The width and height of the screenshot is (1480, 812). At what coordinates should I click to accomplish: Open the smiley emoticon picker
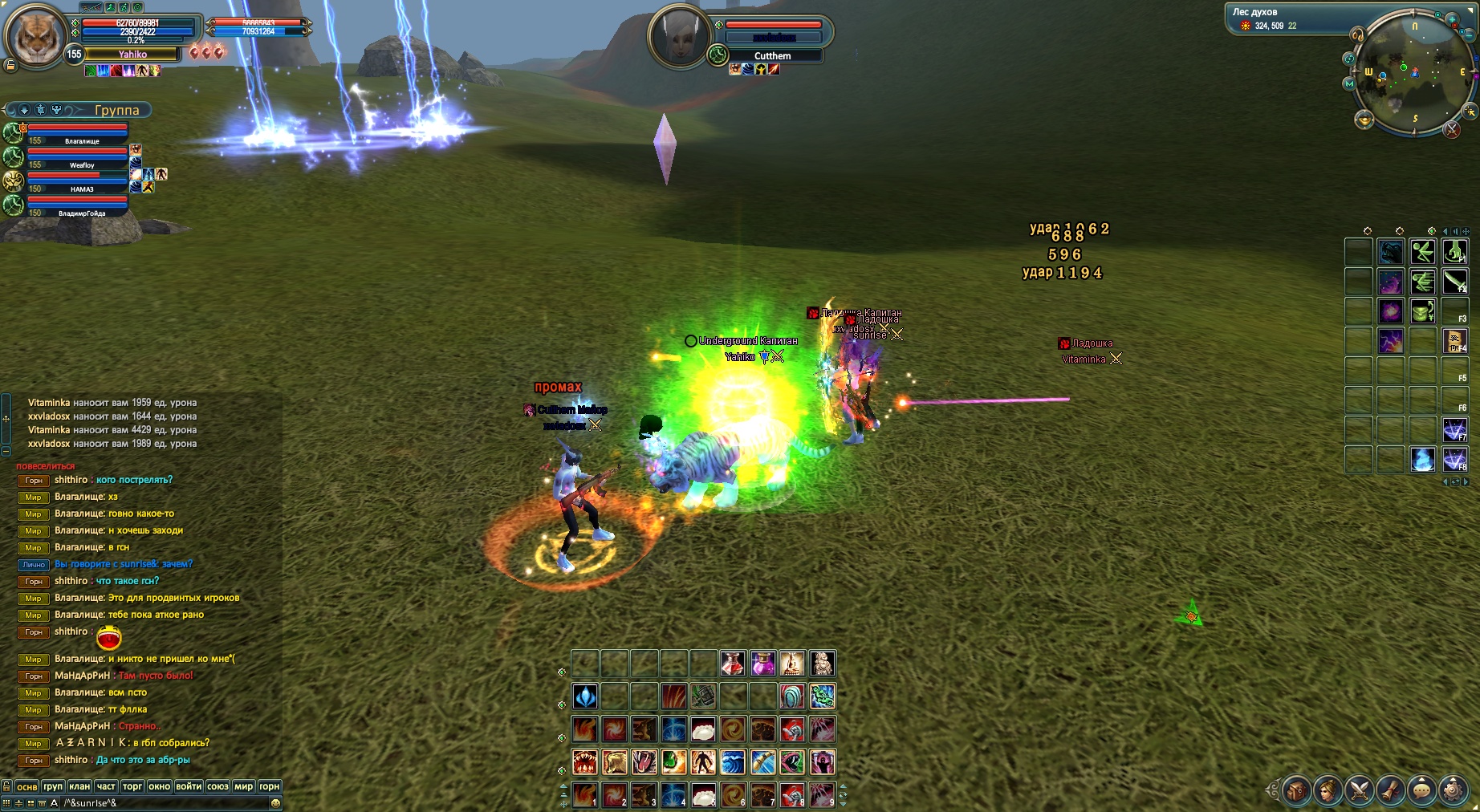276,802
